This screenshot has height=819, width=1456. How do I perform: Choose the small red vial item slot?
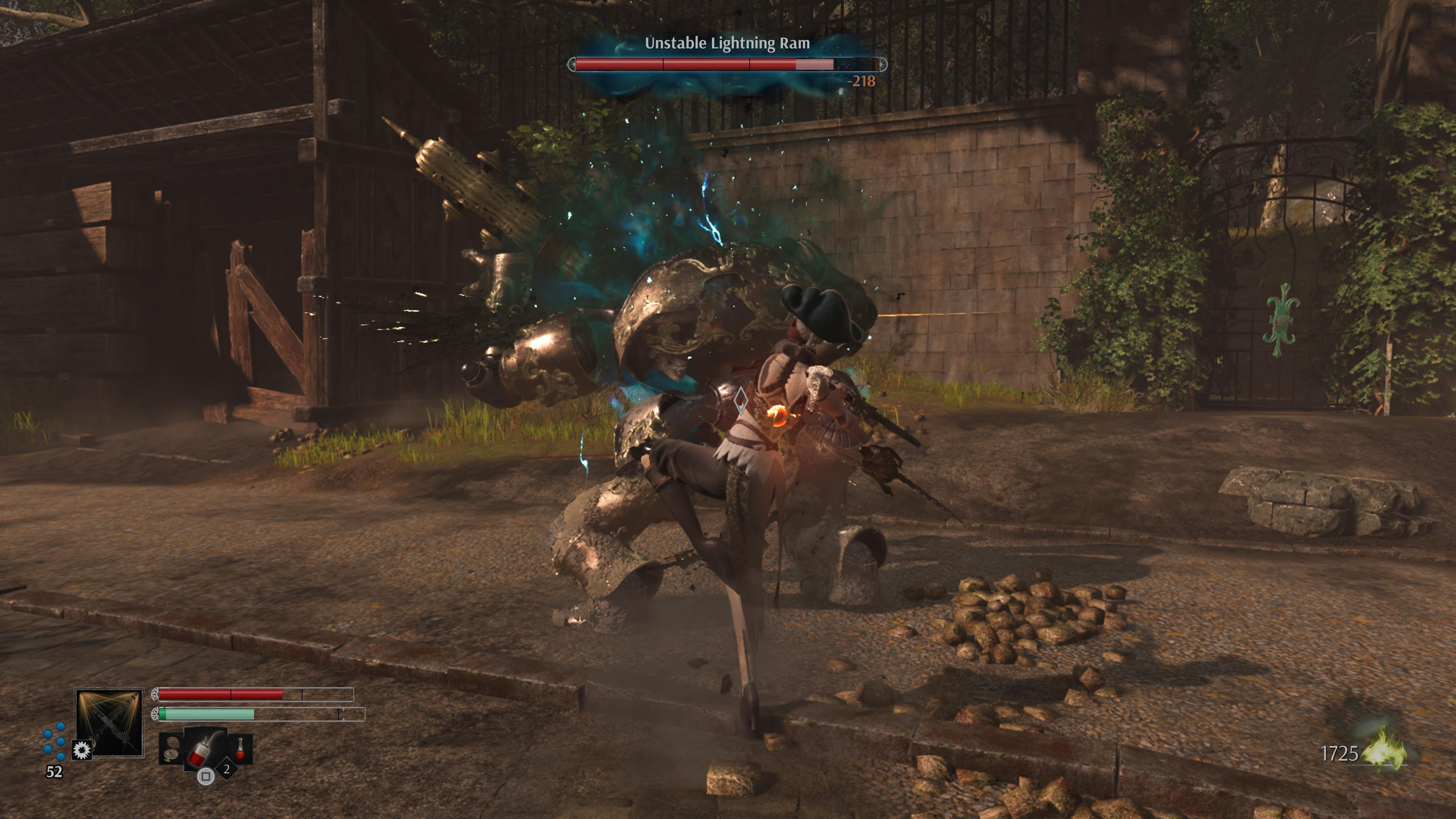(x=241, y=748)
